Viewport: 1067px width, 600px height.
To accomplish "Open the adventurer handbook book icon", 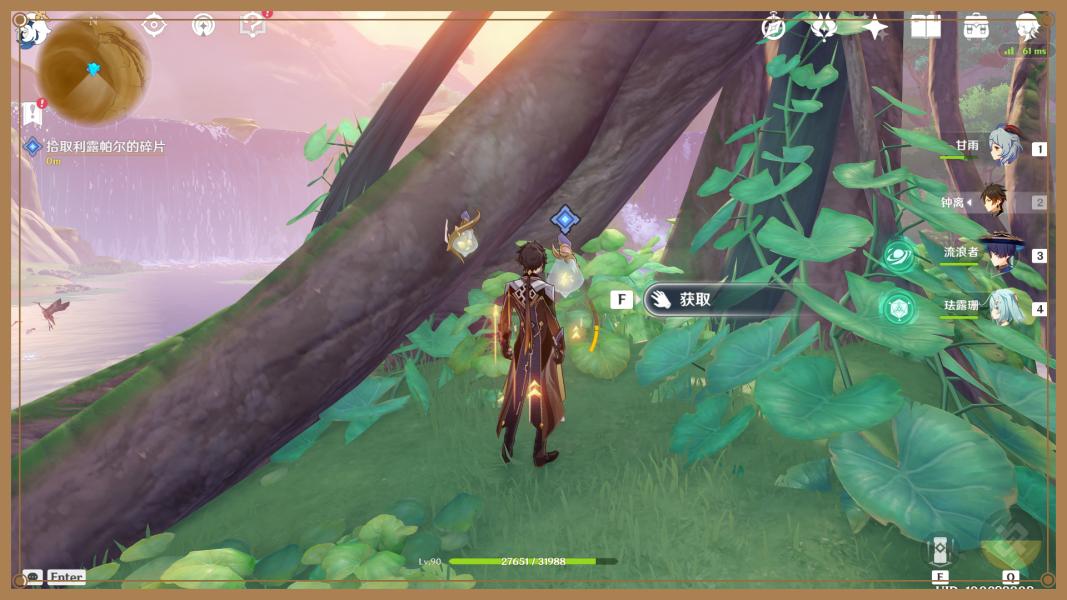I will click(x=925, y=27).
